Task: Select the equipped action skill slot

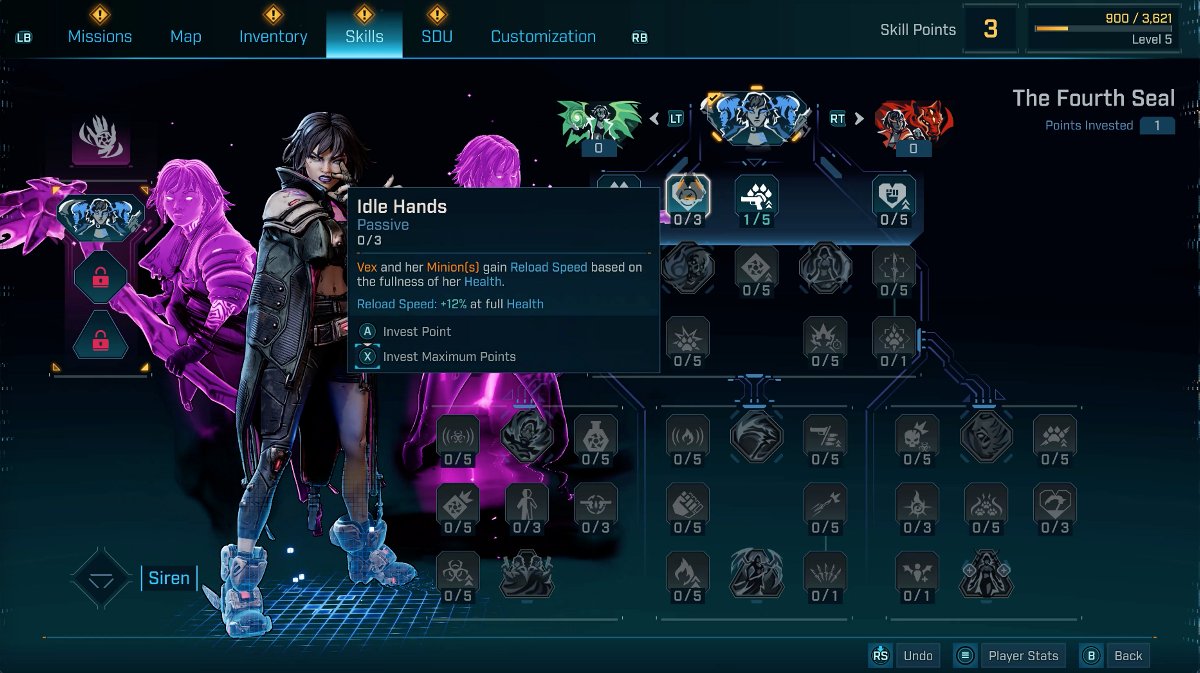Action: [x=101, y=217]
